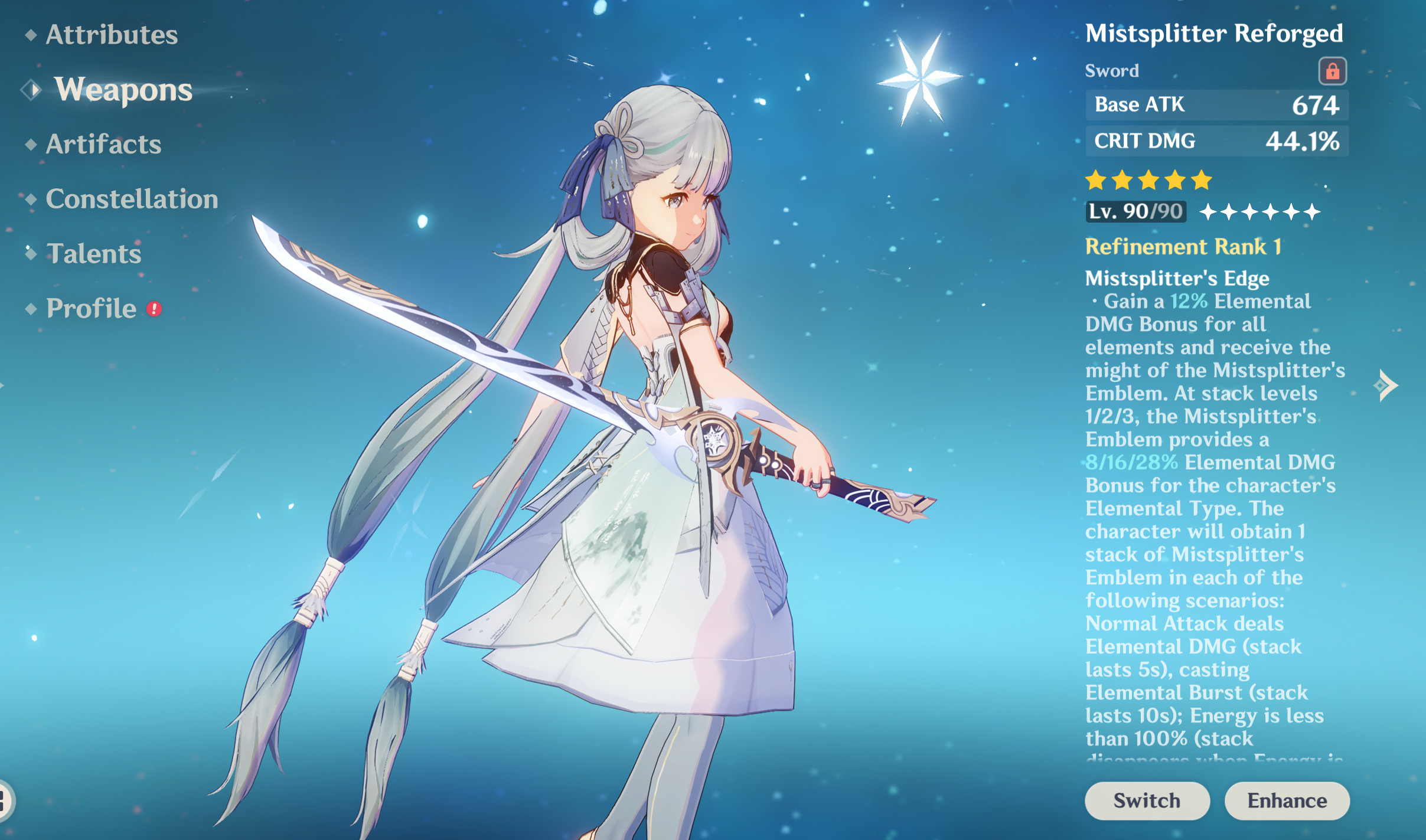This screenshot has height=840, width=1426.
Task: Switch to the Constellation section
Action: click(x=132, y=199)
